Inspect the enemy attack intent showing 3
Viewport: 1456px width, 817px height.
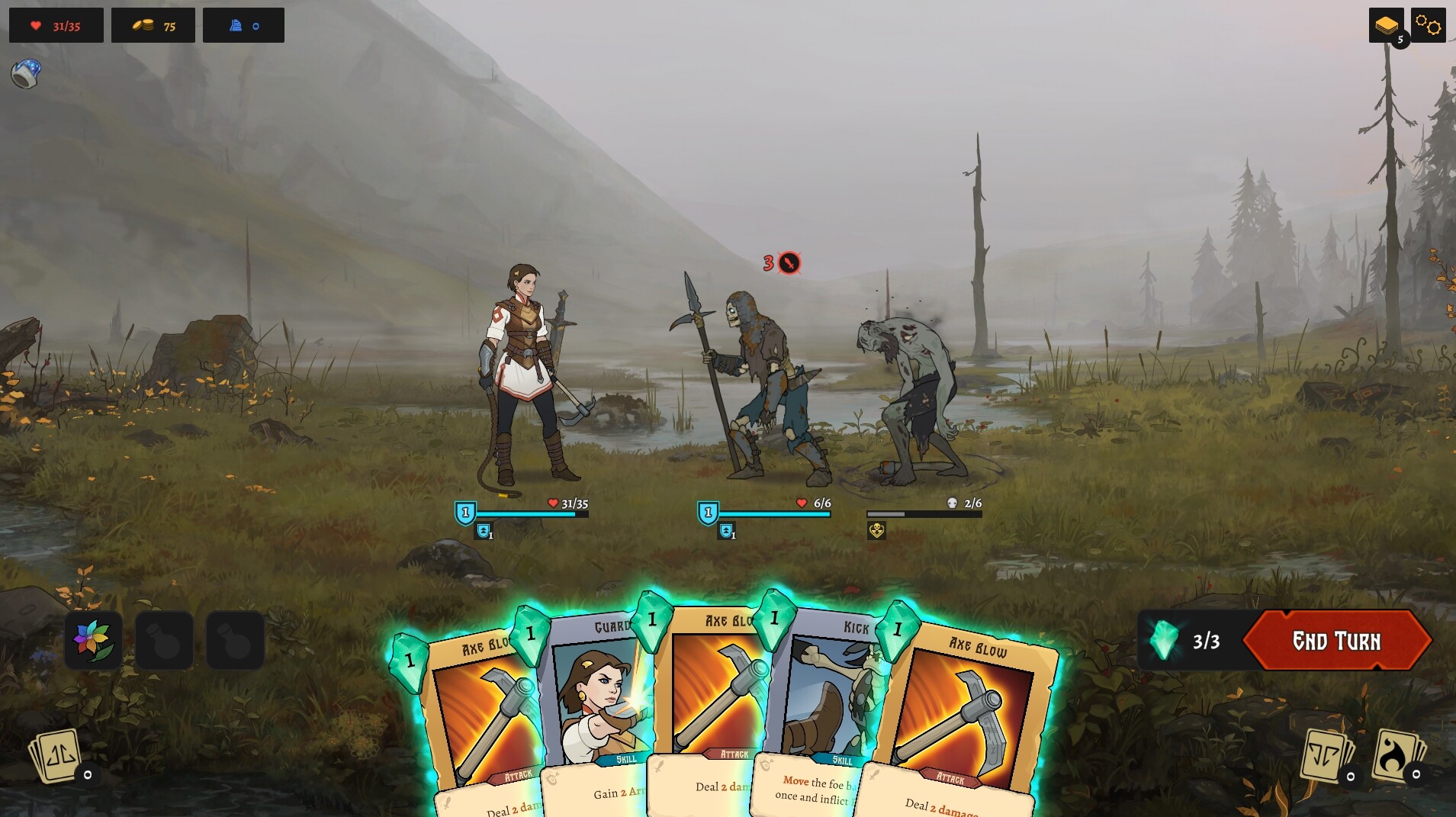781,263
